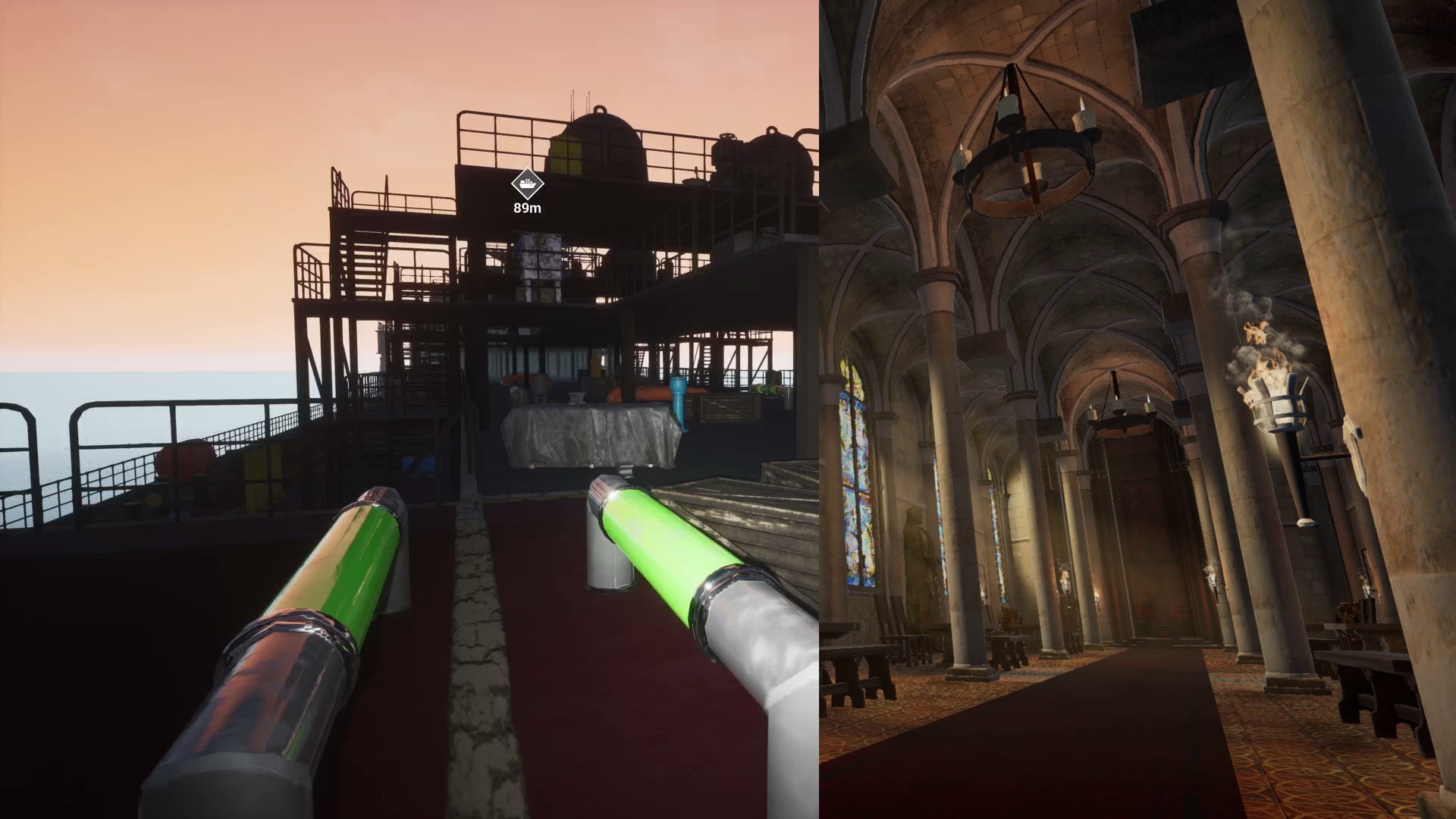
Task: Click the 89m distance label
Action: point(526,207)
